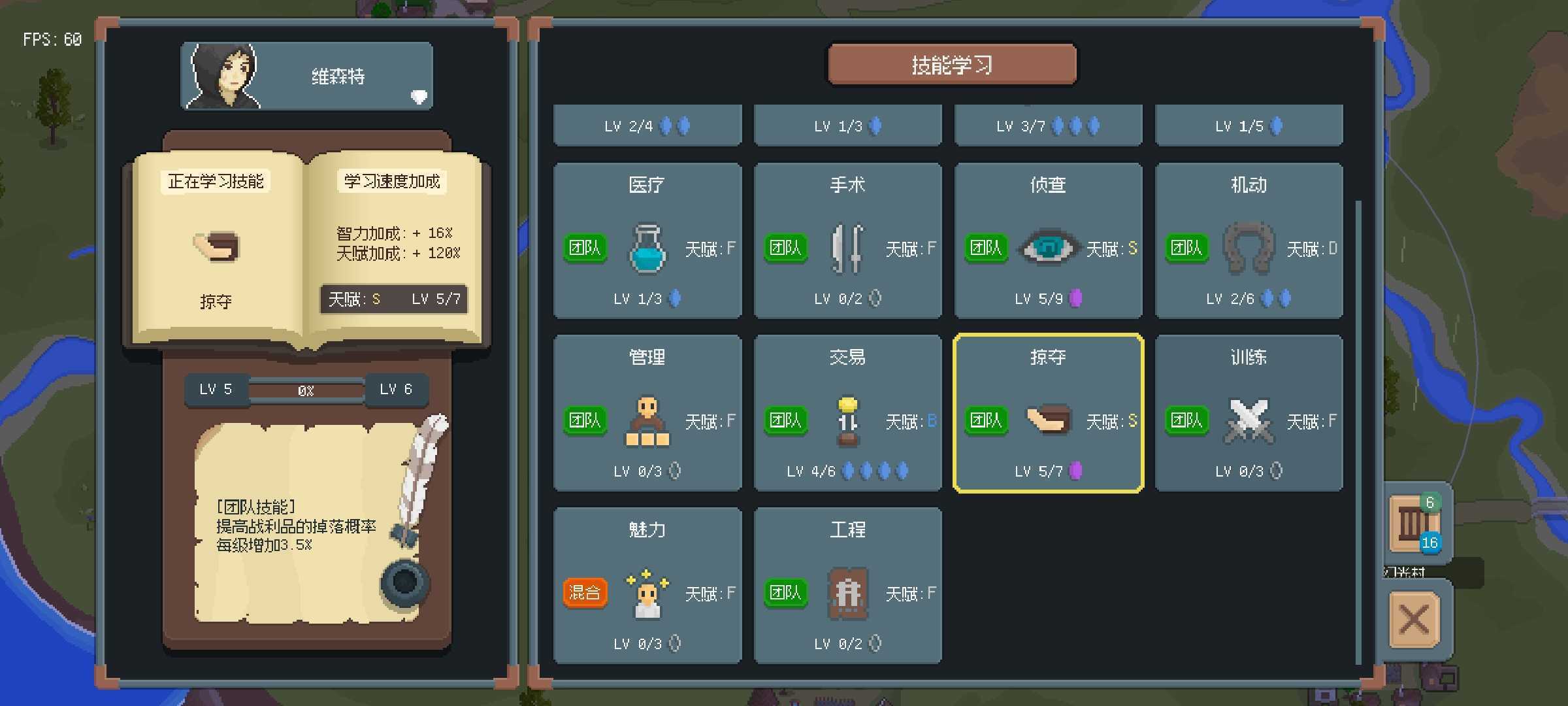Pick the 工程 skill card
Viewport: 1568px width, 706px height.
[x=847, y=586]
